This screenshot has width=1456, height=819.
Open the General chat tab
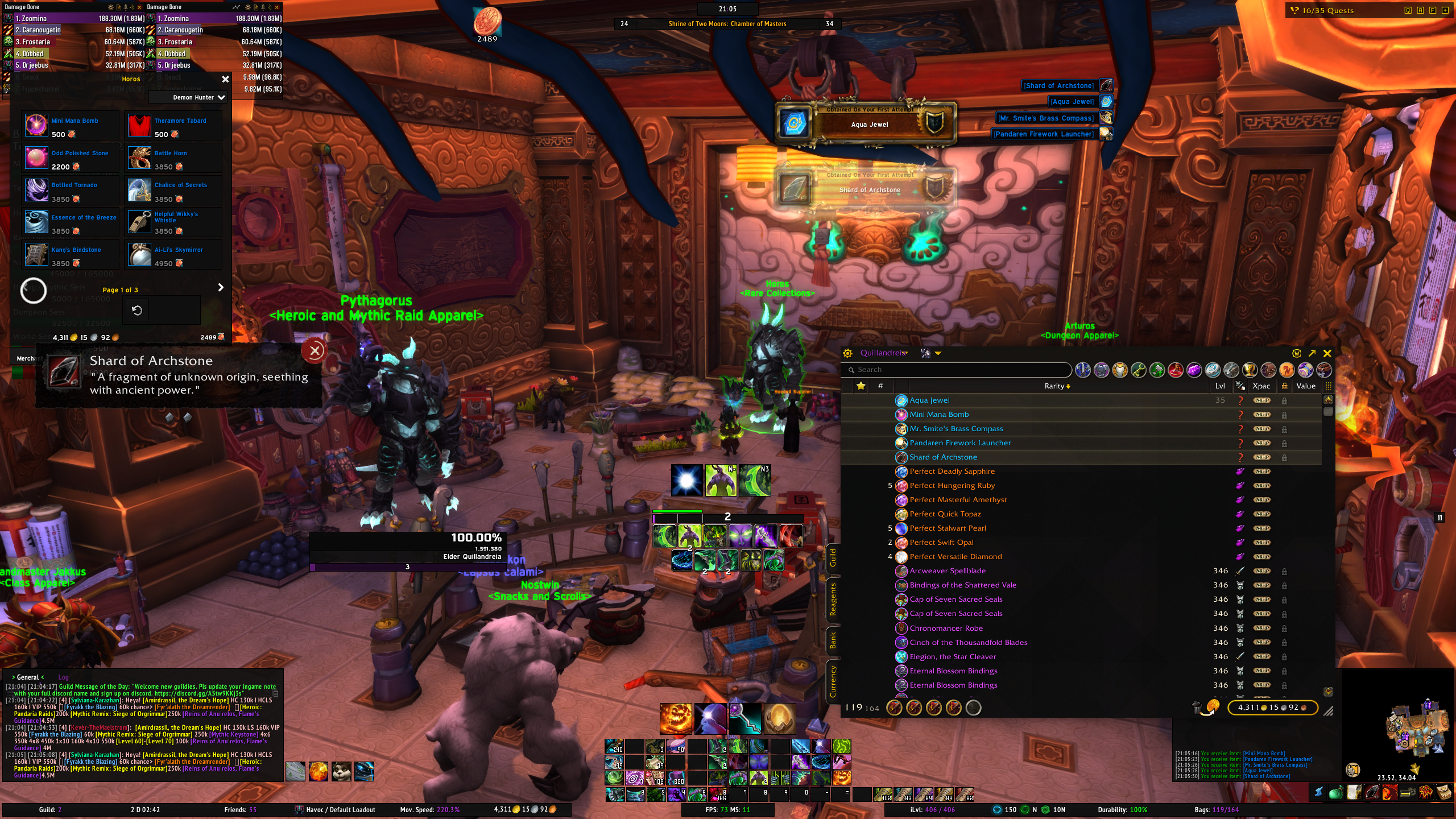pos(27,677)
